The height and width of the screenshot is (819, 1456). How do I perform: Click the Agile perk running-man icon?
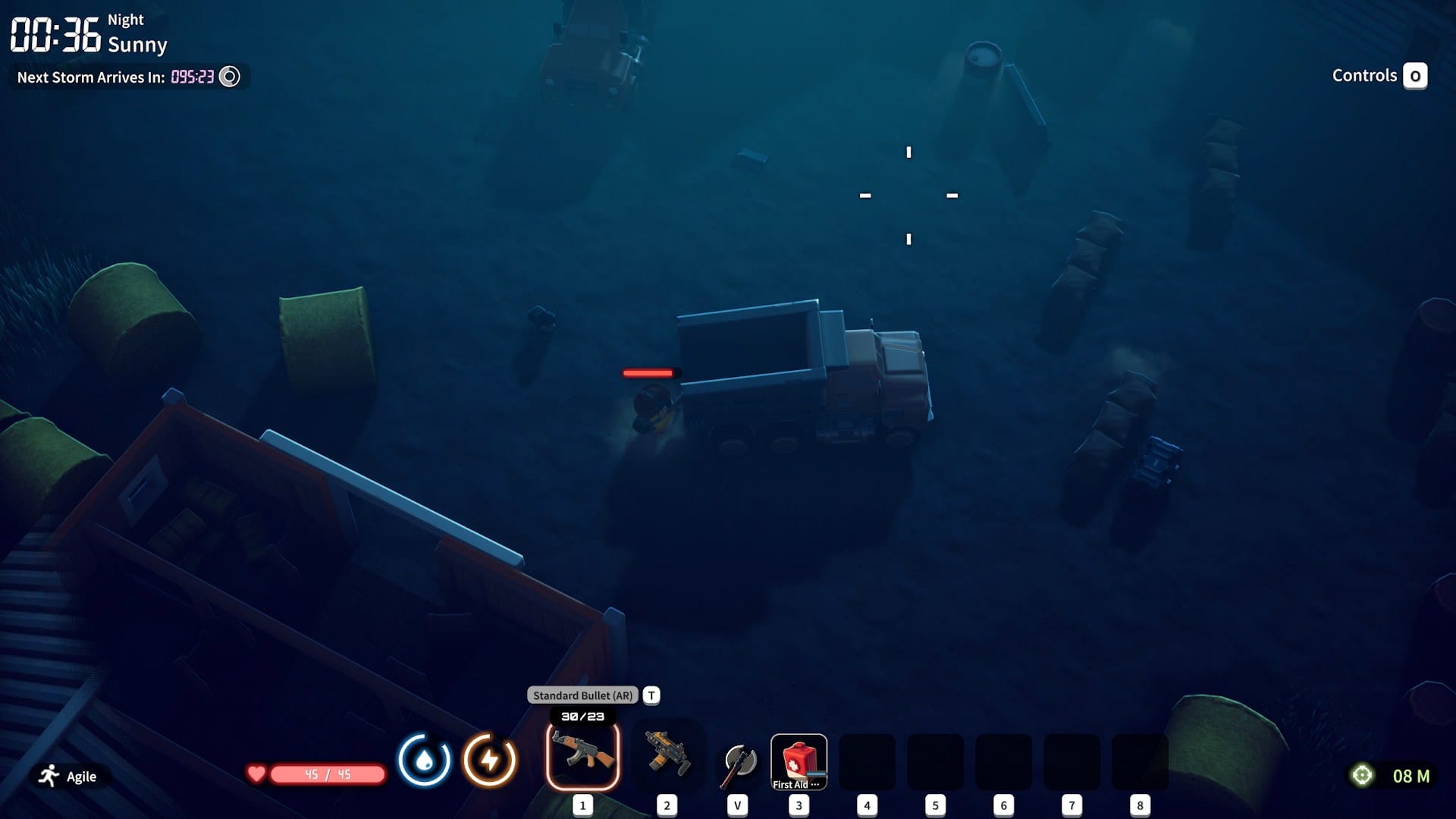point(47,776)
